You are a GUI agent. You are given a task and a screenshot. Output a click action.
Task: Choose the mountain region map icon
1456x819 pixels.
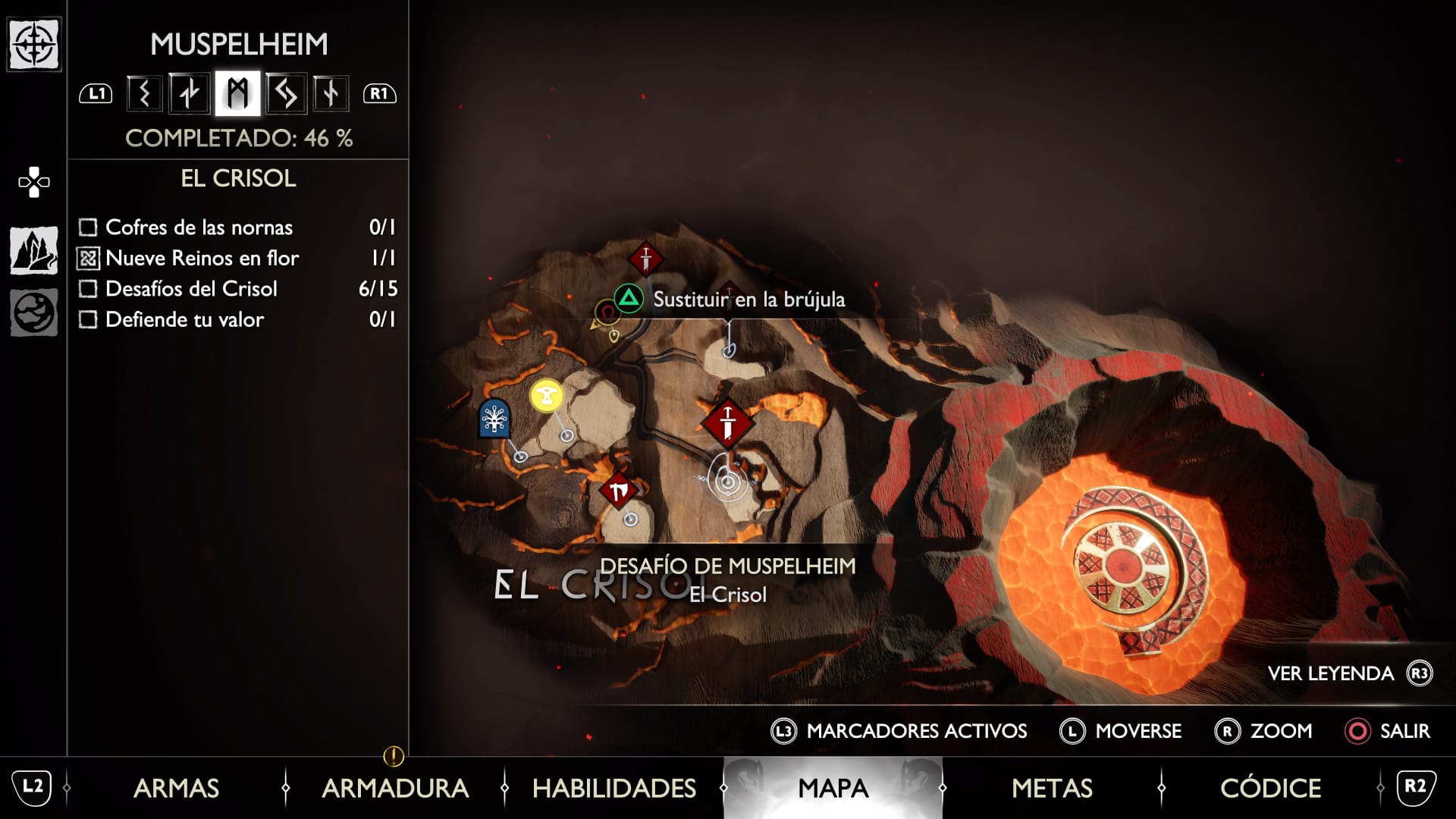point(34,250)
